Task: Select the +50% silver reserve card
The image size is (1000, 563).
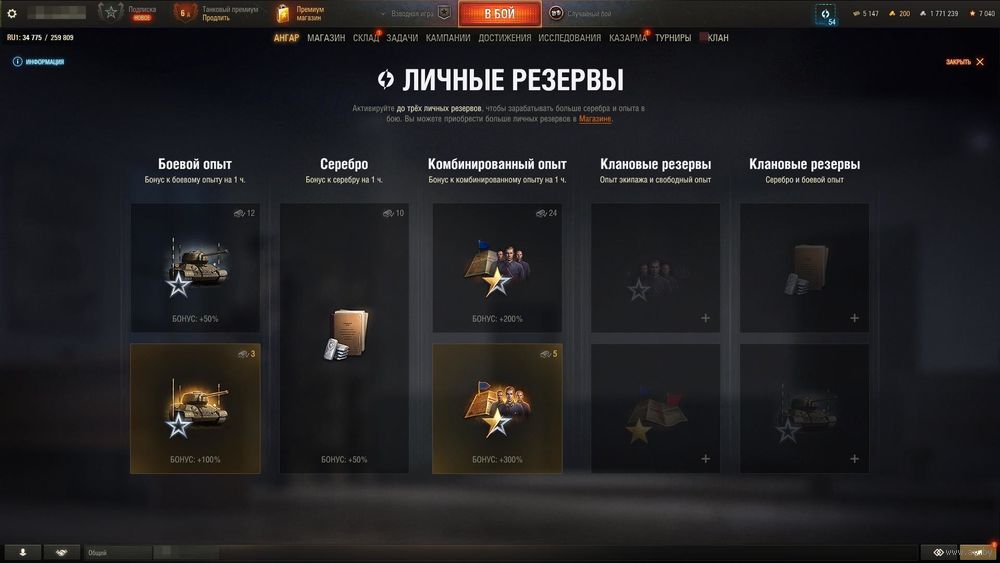Action: (344, 338)
